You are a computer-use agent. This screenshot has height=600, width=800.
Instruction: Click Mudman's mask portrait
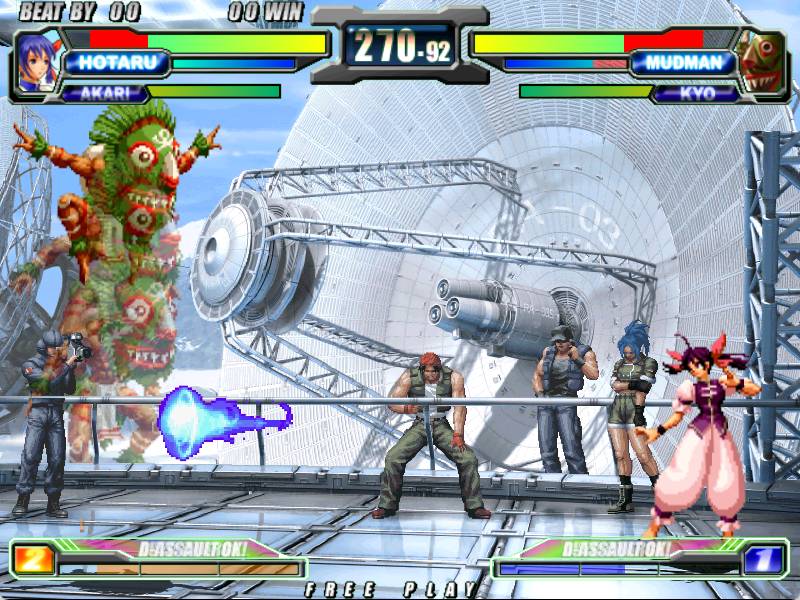click(761, 62)
